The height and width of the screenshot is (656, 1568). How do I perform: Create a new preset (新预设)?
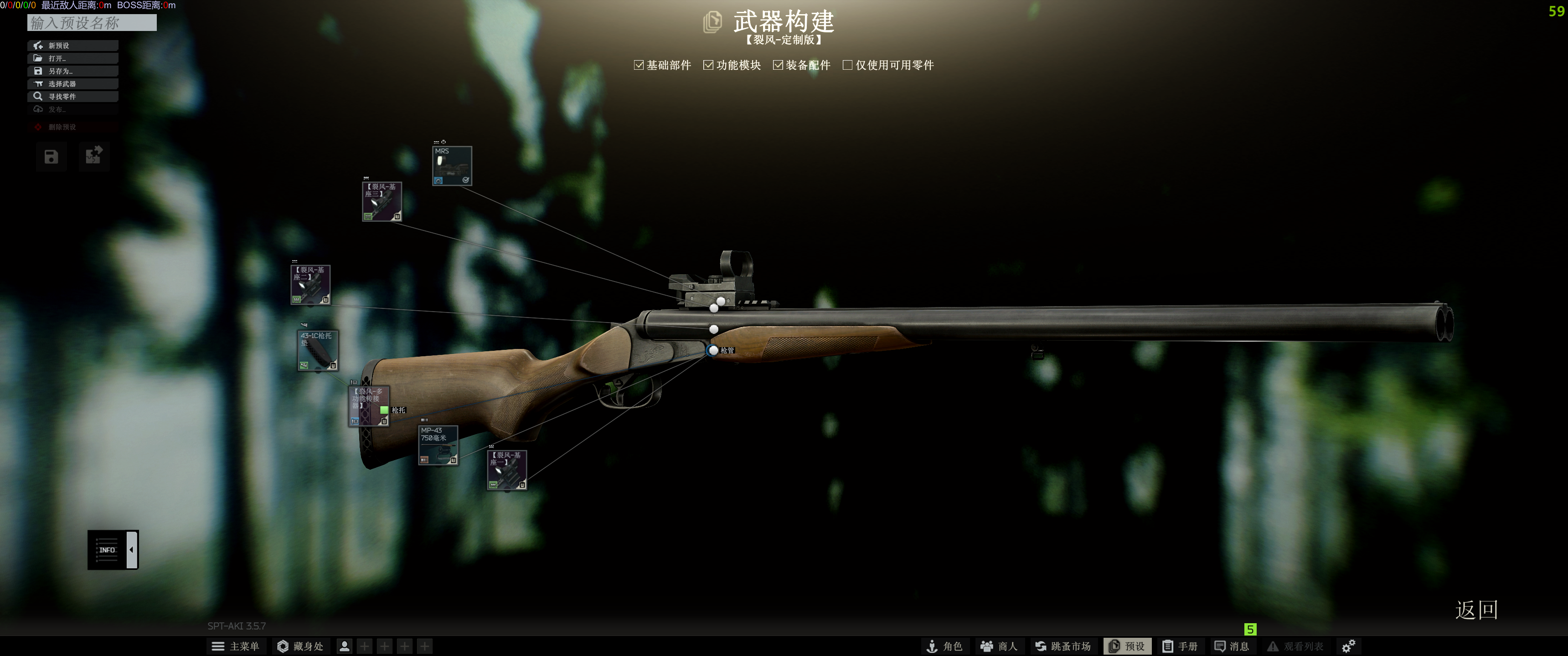coord(72,46)
